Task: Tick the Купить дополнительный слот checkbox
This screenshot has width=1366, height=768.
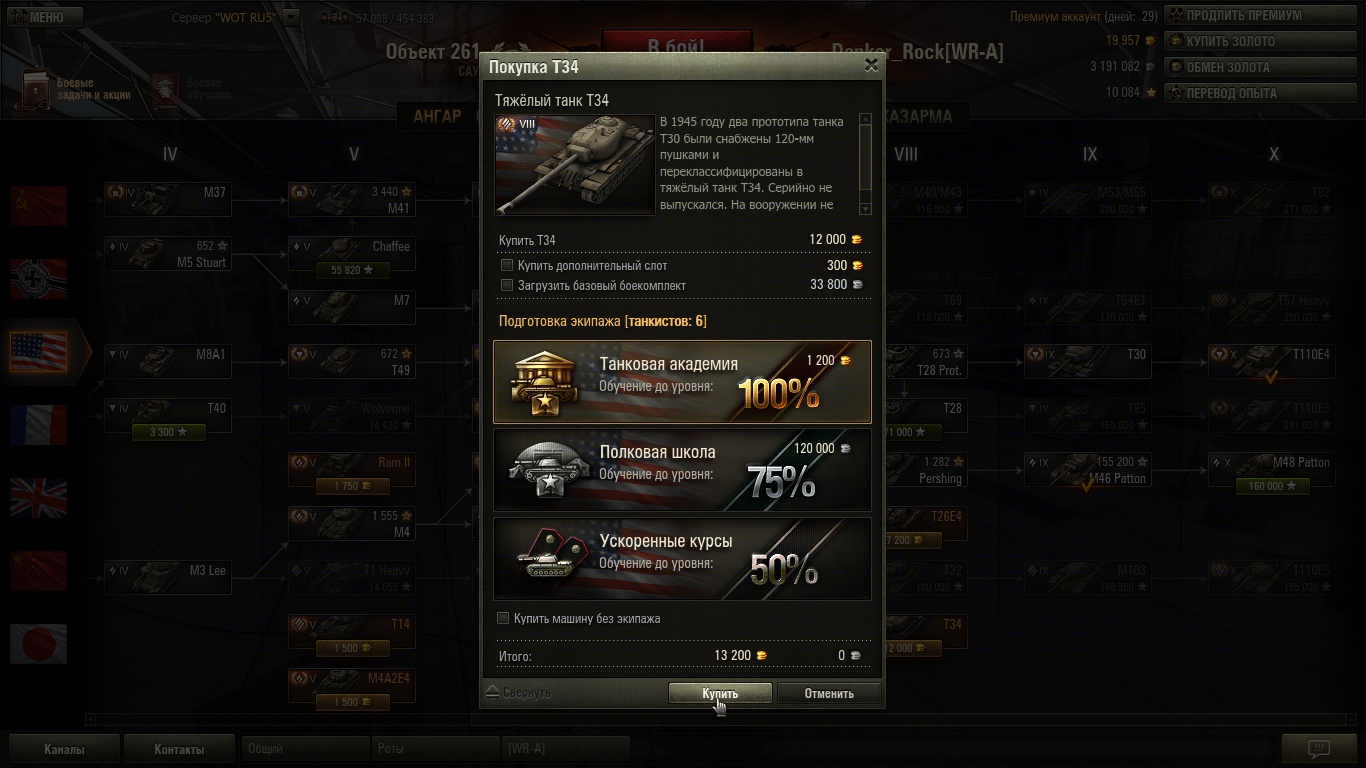Action: click(507, 266)
